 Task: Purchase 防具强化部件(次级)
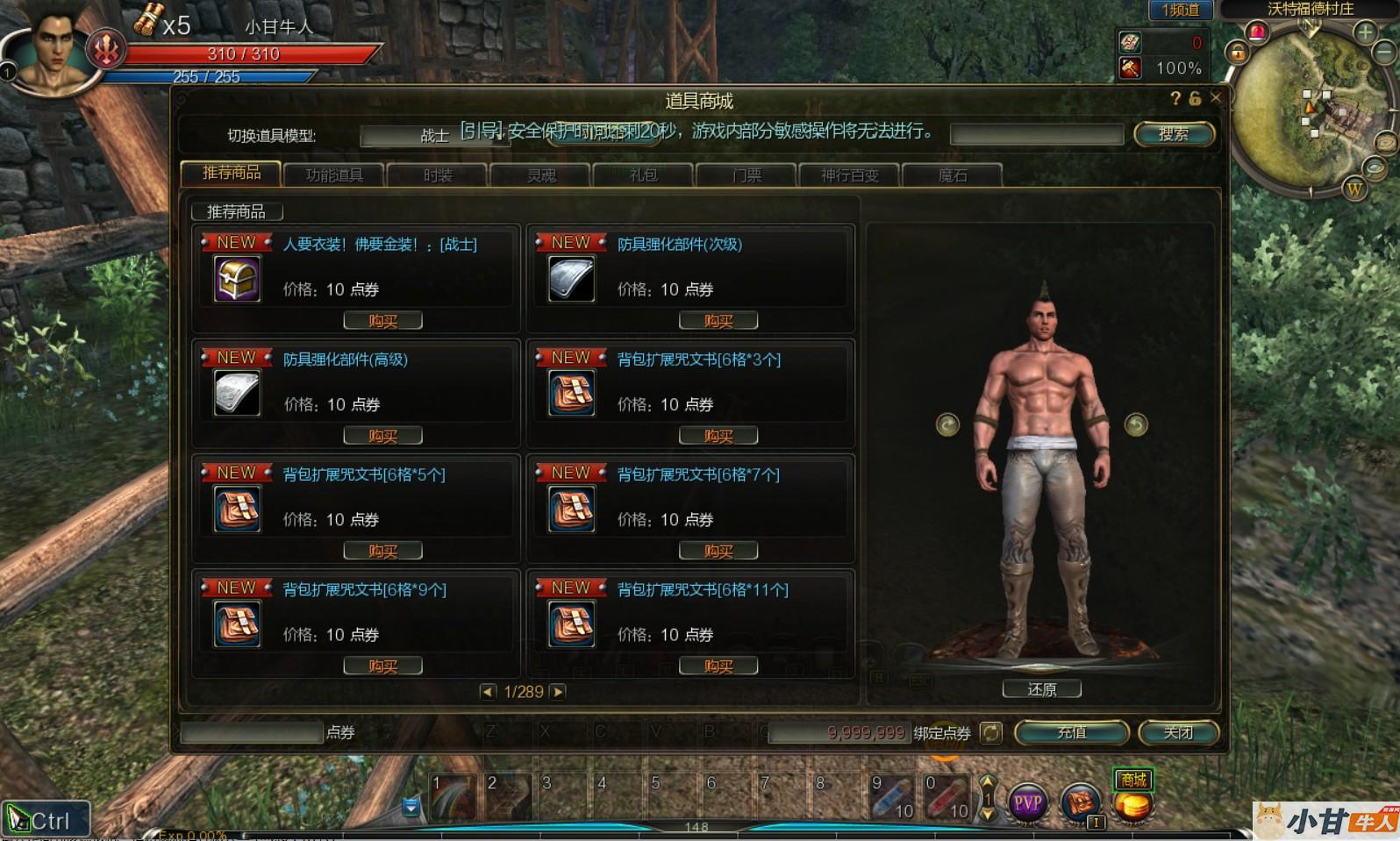[718, 321]
